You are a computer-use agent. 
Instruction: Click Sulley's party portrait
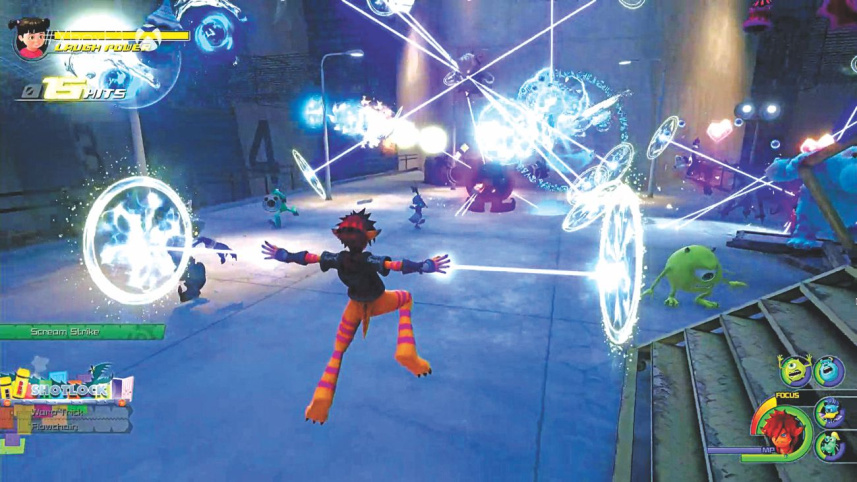(x=828, y=372)
